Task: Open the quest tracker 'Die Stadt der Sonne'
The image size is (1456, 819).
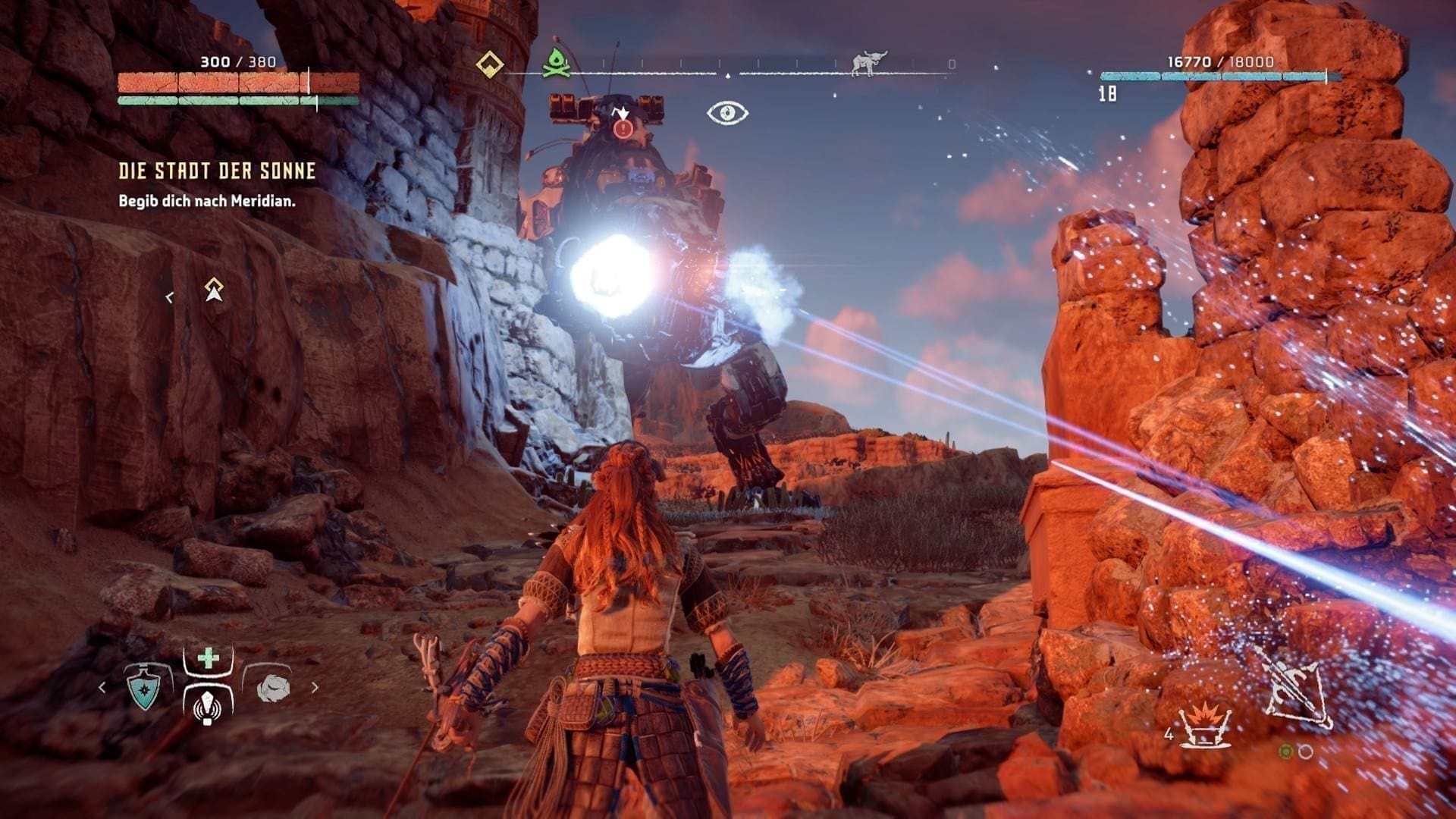Action: (217, 171)
